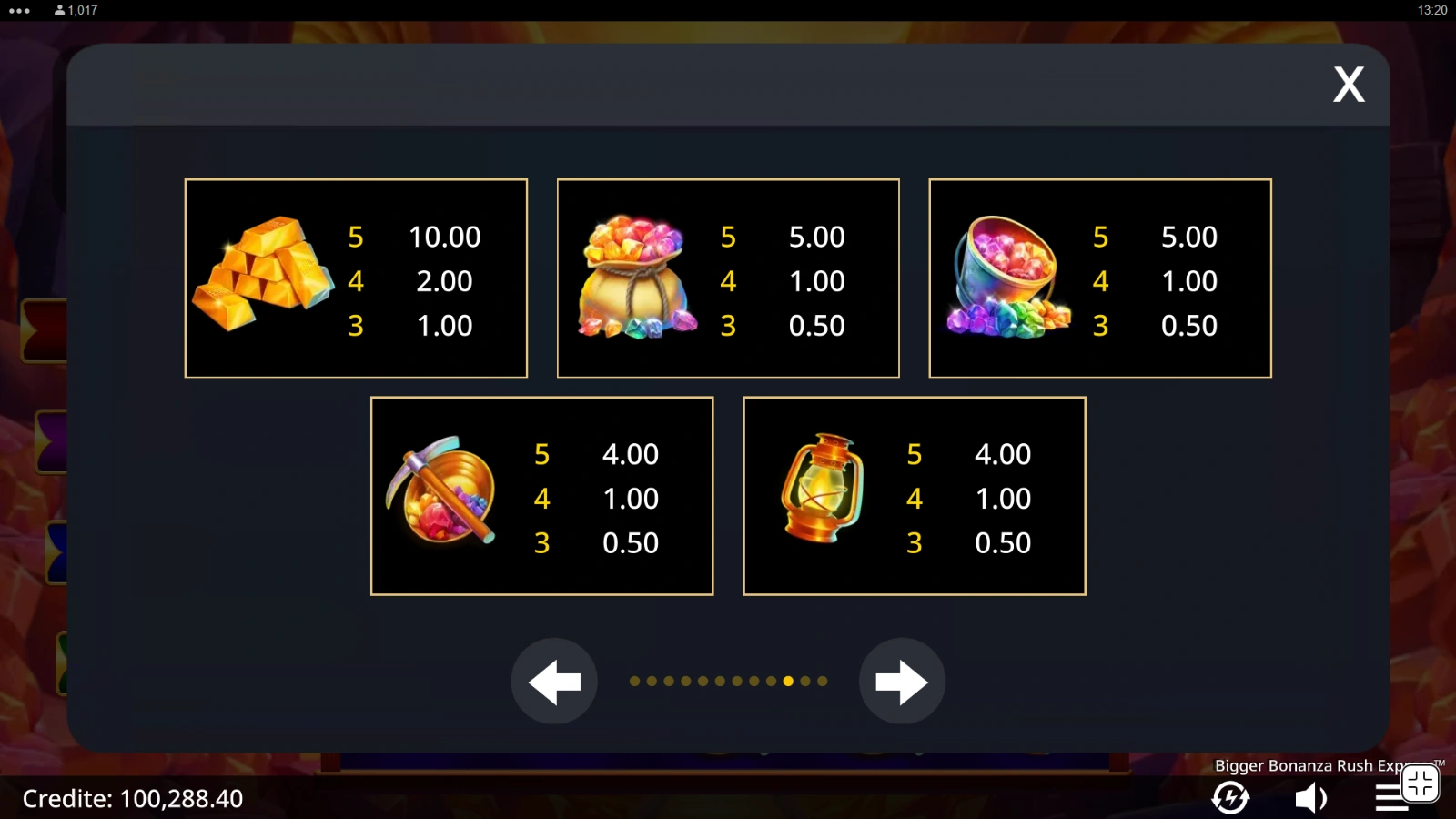Open the three-dot options in the top bar

click(19, 11)
